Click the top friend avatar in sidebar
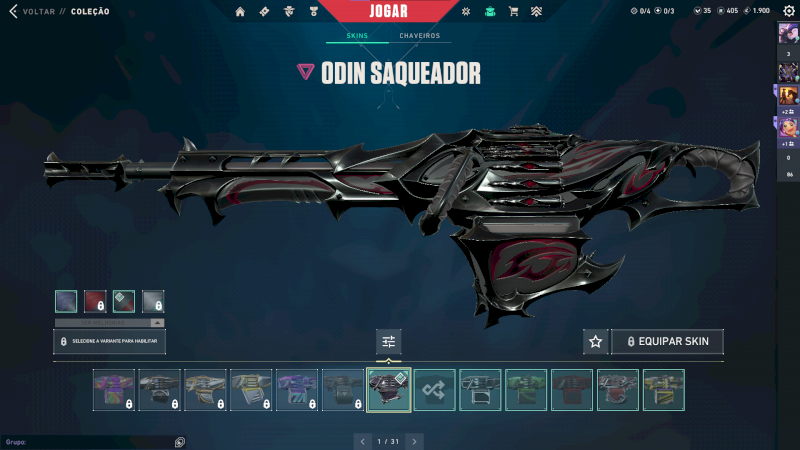Viewport: 800px width, 450px height. pos(787,33)
